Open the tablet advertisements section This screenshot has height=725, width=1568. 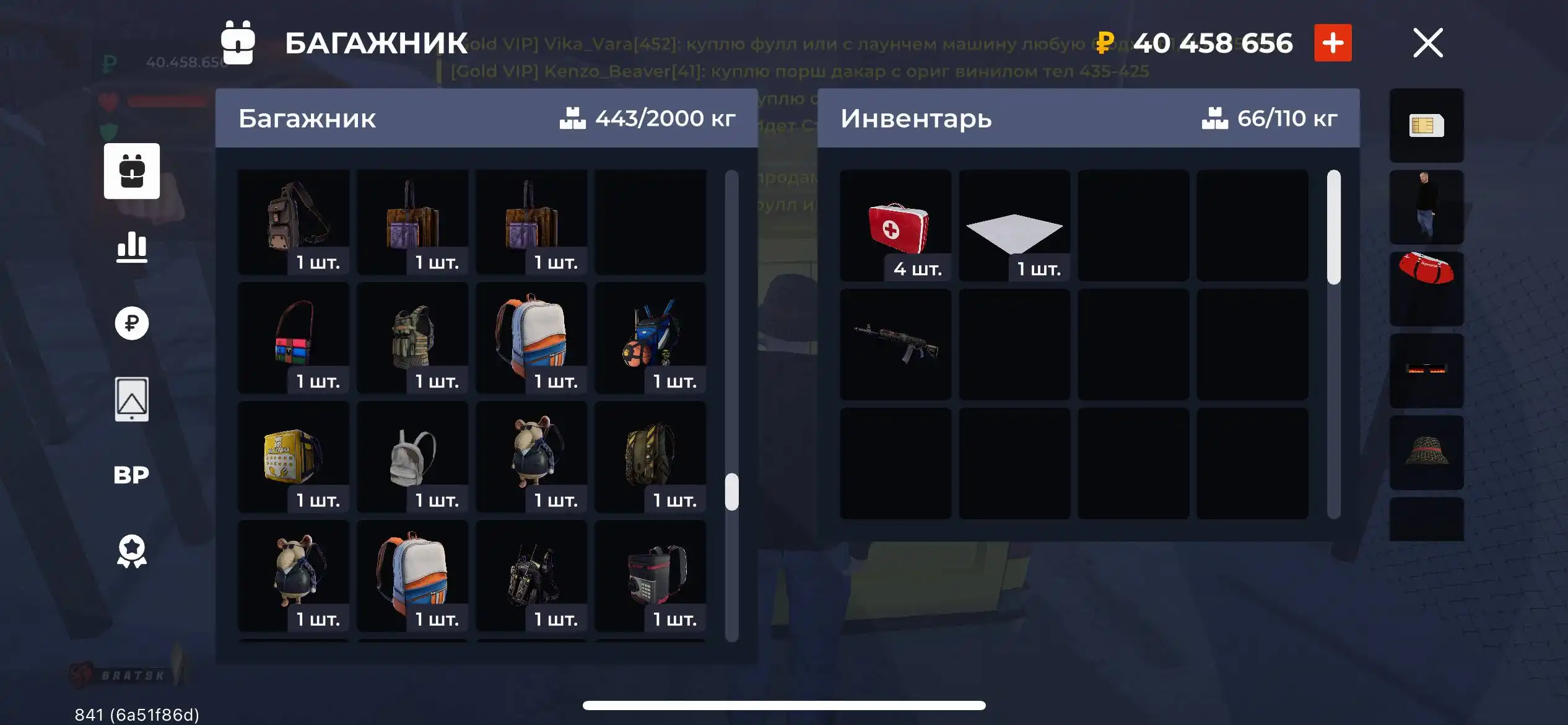[x=132, y=399]
